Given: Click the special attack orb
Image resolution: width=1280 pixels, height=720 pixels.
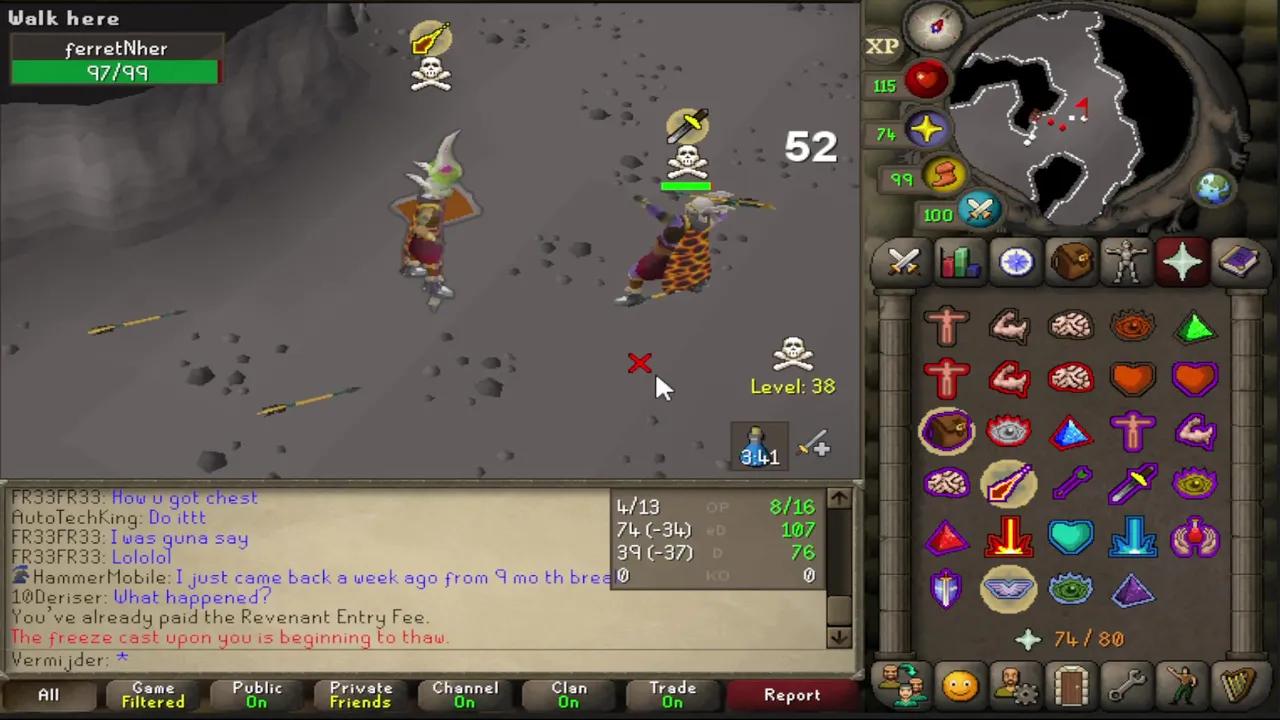Looking at the screenshot, I should tap(978, 208).
